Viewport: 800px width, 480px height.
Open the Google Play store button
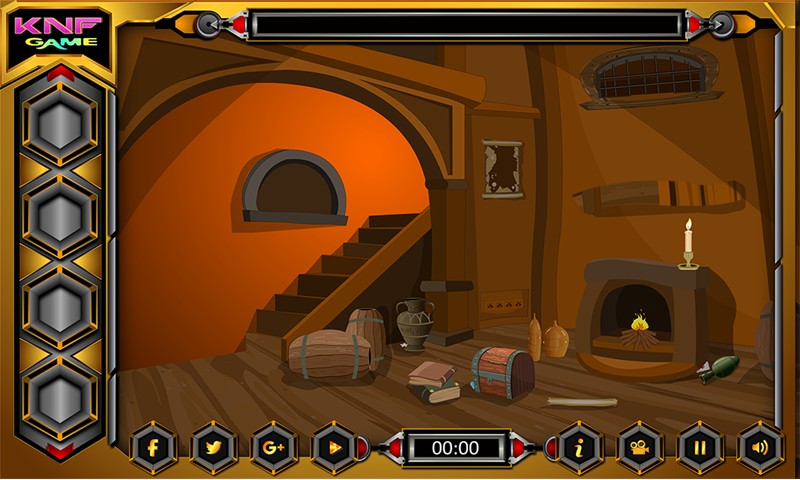click(334, 447)
